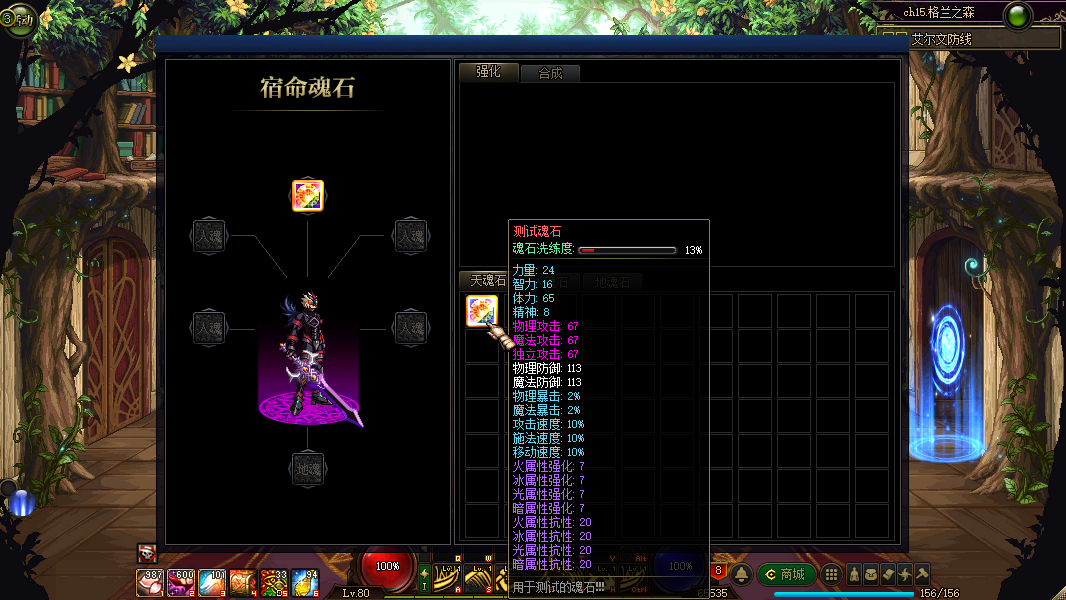
Task: Click the round 活动 button in the corner
Action: (18, 18)
